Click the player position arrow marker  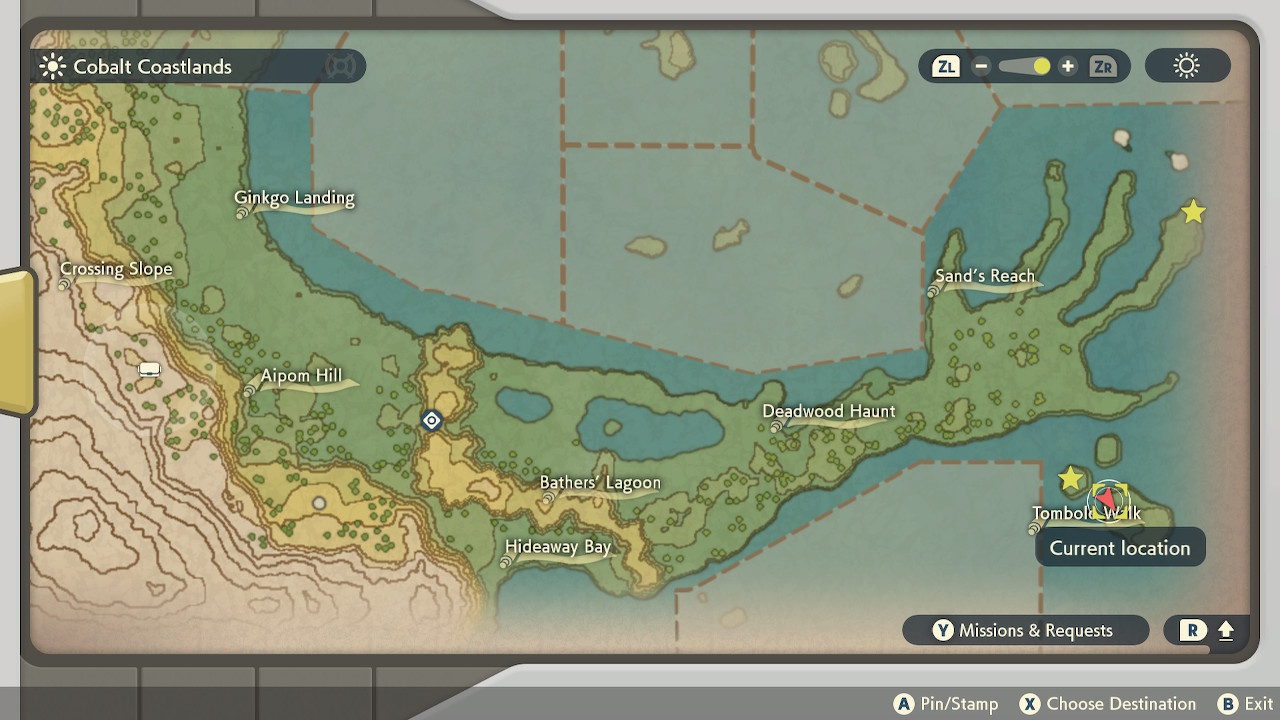[x=1108, y=500]
